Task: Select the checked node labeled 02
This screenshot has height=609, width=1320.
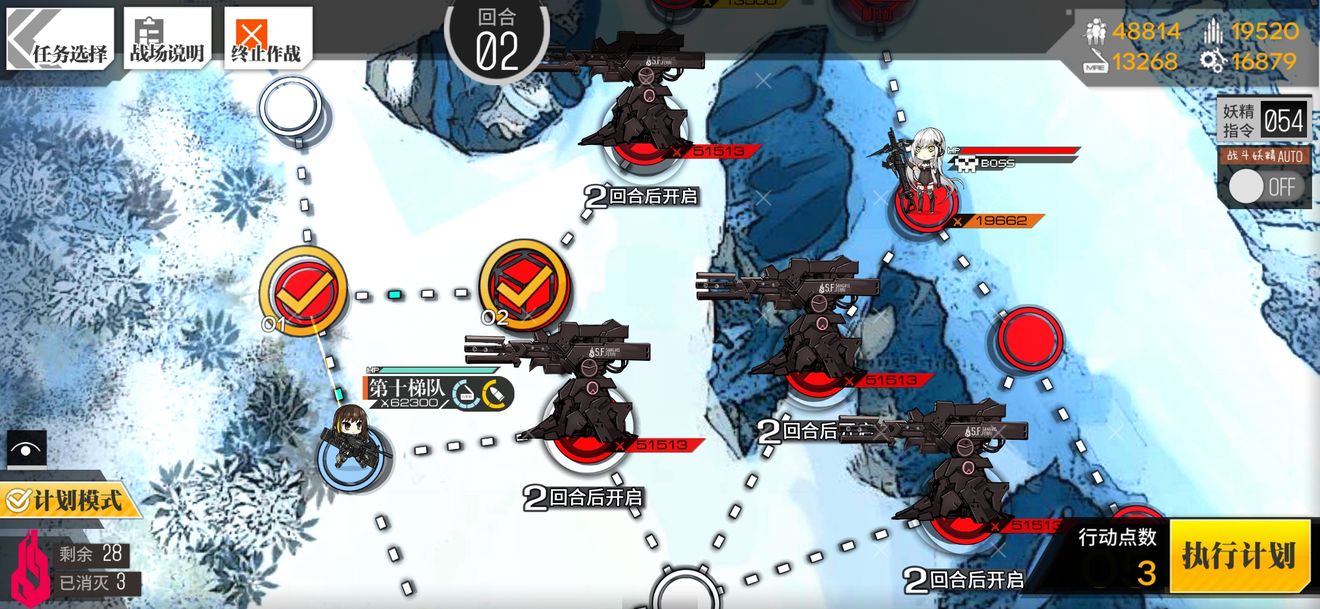Action: 523,285
